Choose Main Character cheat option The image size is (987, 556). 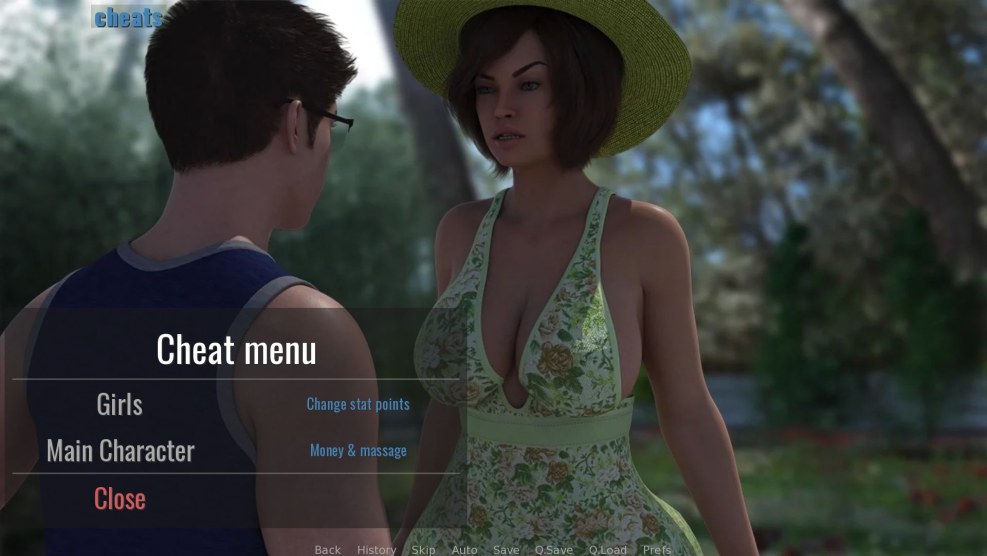[x=120, y=451]
